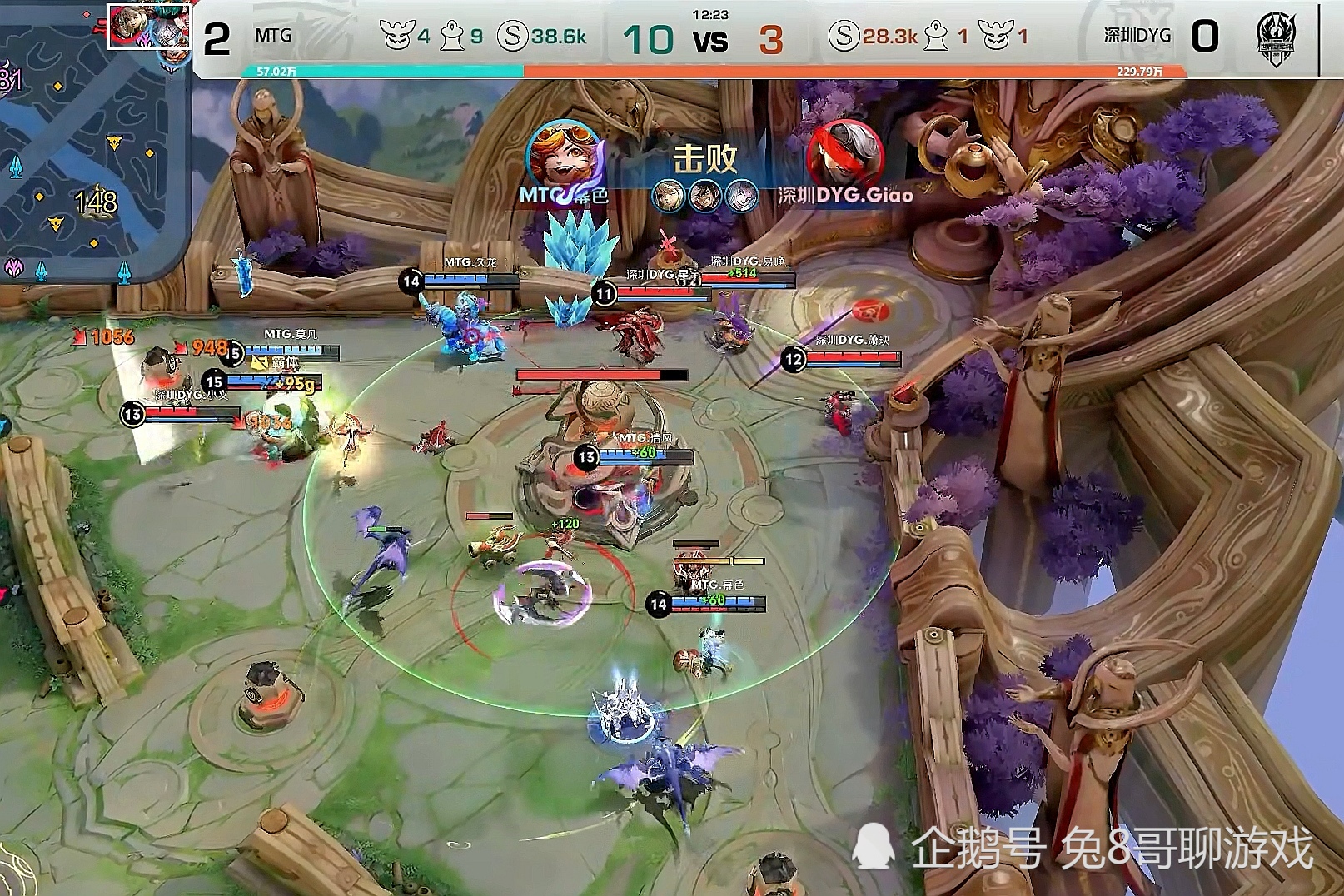Switch to the MTG team panel

(x=275, y=36)
